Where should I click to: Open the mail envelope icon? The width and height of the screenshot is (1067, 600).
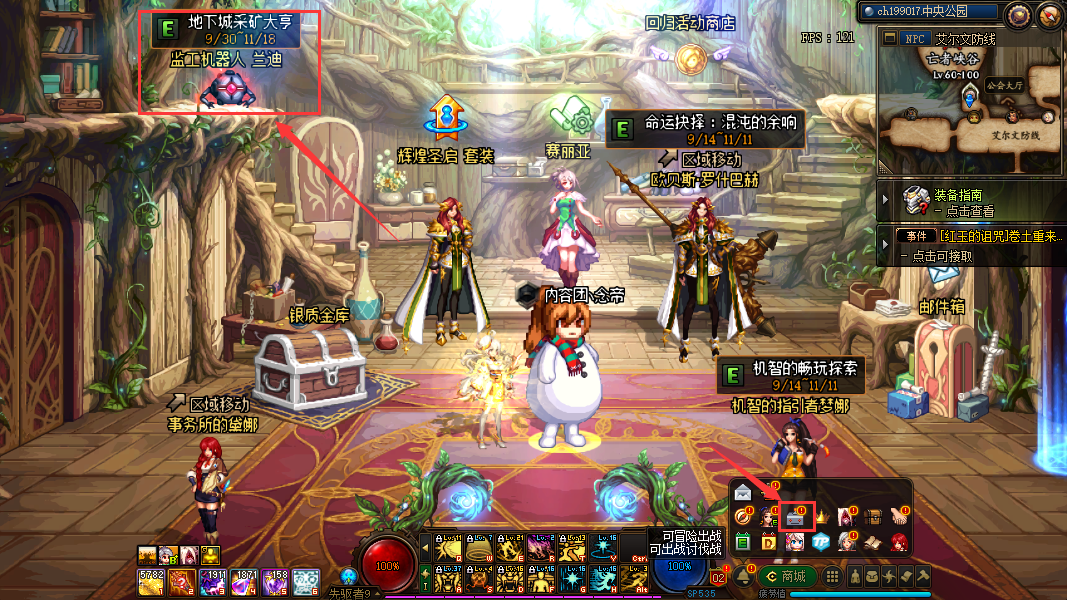pos(743,493)
